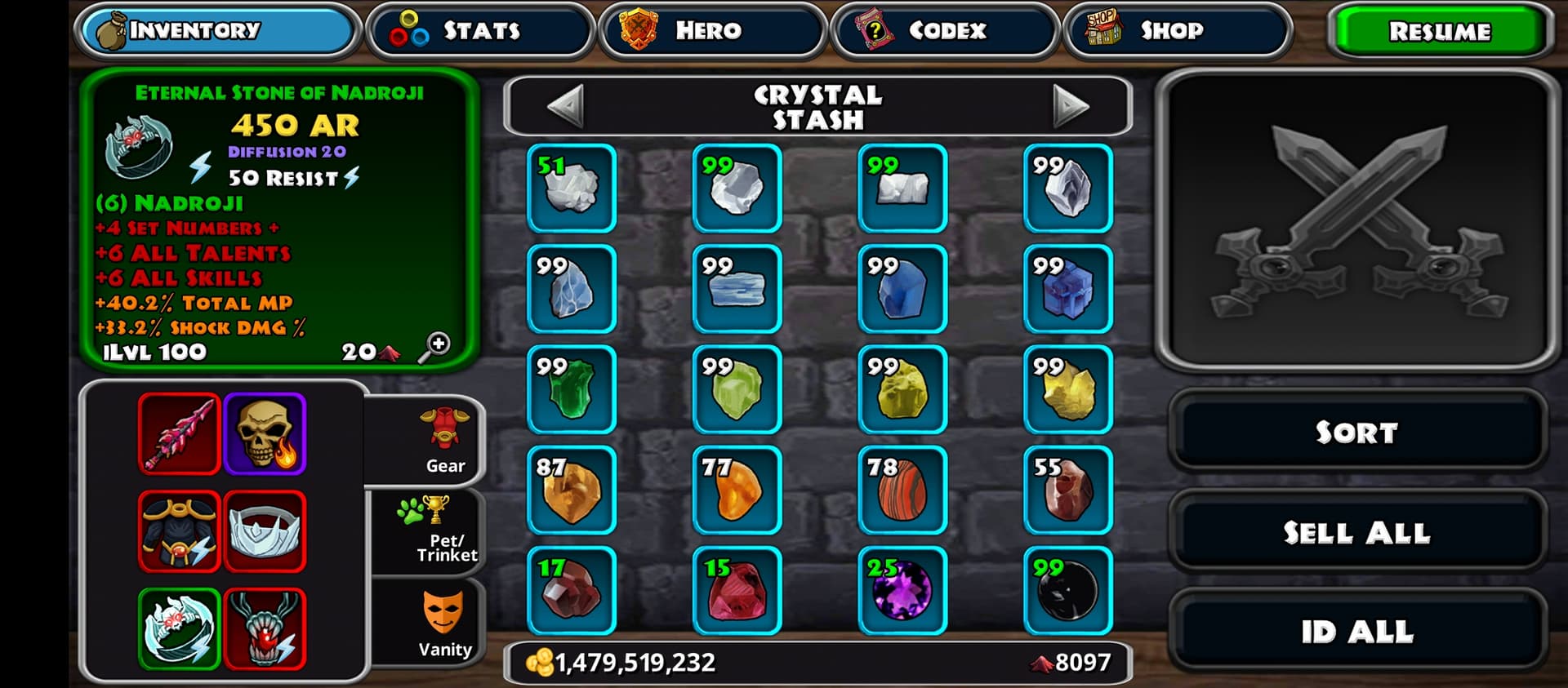Open the Vanity category tab
The image size is (1568, 688).
click(443, 624)
